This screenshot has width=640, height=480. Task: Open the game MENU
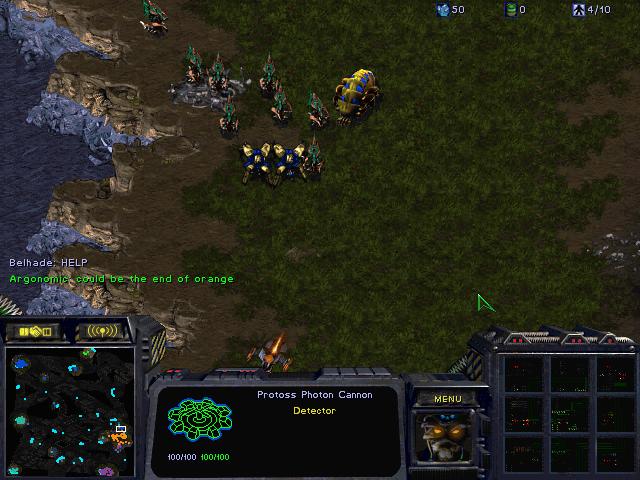pos(447,399)
